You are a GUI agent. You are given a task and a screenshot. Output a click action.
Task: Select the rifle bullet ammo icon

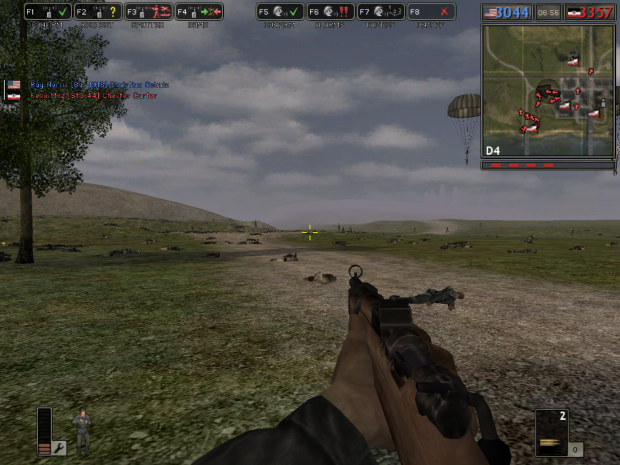coord(551,443)
